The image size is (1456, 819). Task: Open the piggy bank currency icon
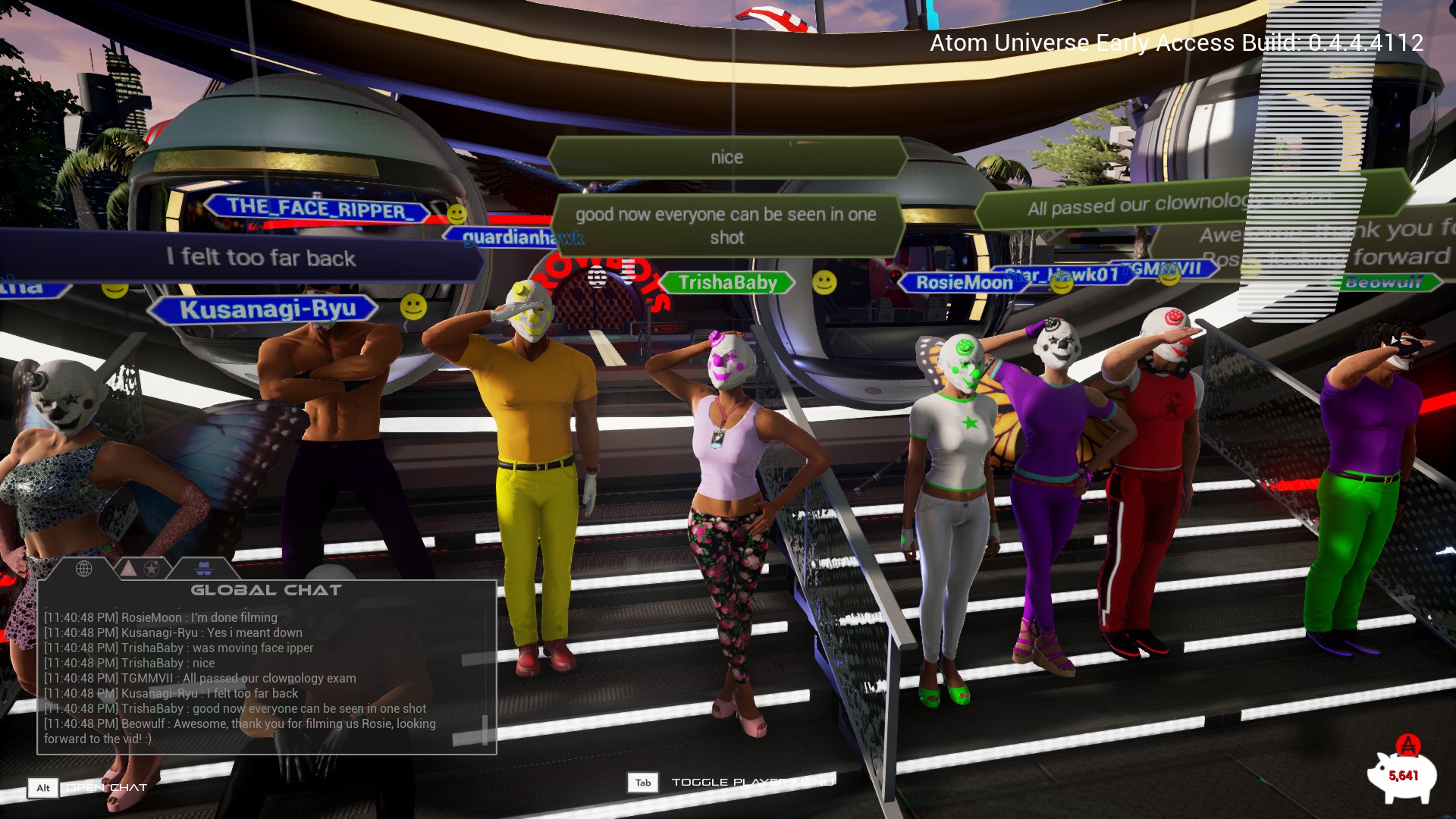[1402, 773]
